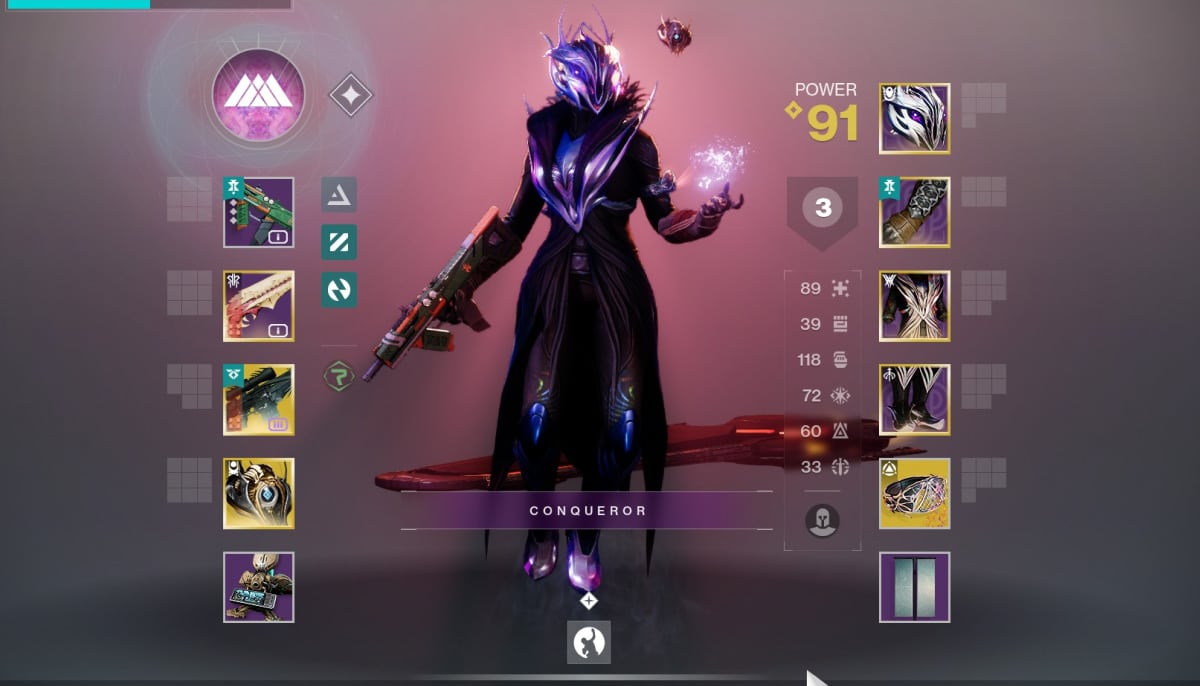Inspect the gauntlets armor slot
The image size is (1200, 686).
tap(914, 212)
